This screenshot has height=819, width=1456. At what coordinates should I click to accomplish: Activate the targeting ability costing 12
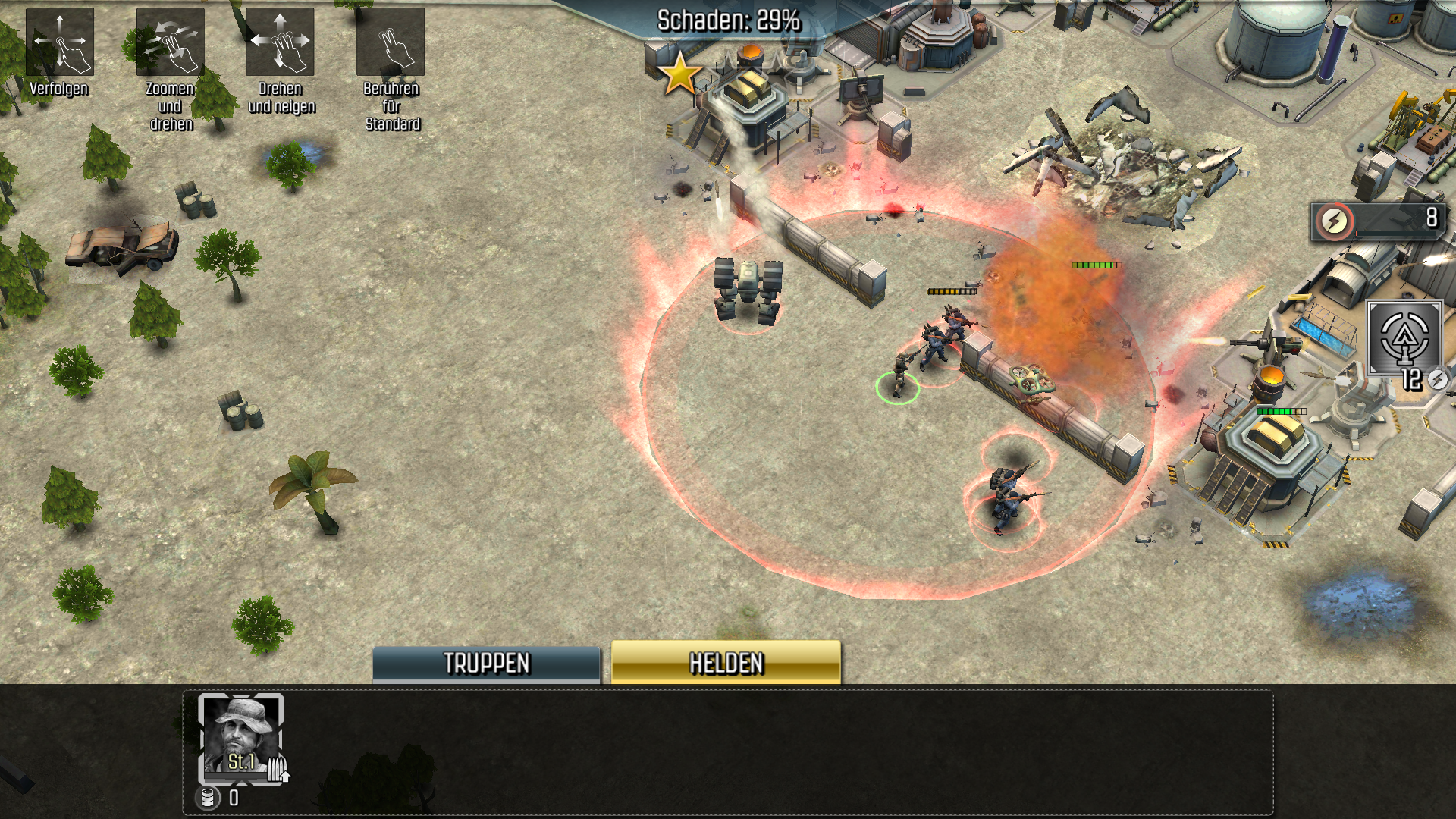coord(1404,339)
